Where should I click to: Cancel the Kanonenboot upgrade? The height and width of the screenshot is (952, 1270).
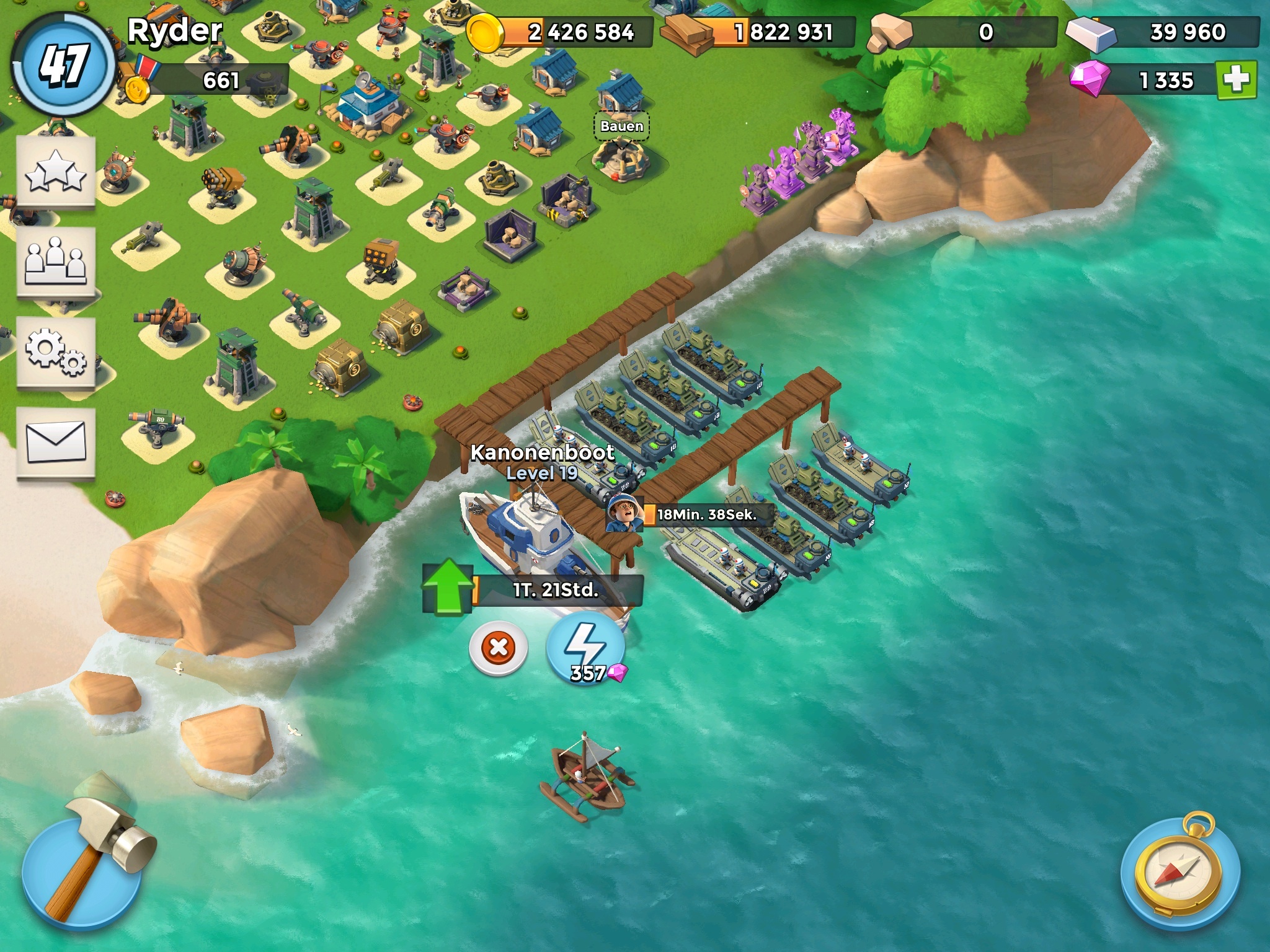pyautogui.click(x=498, y=648)
